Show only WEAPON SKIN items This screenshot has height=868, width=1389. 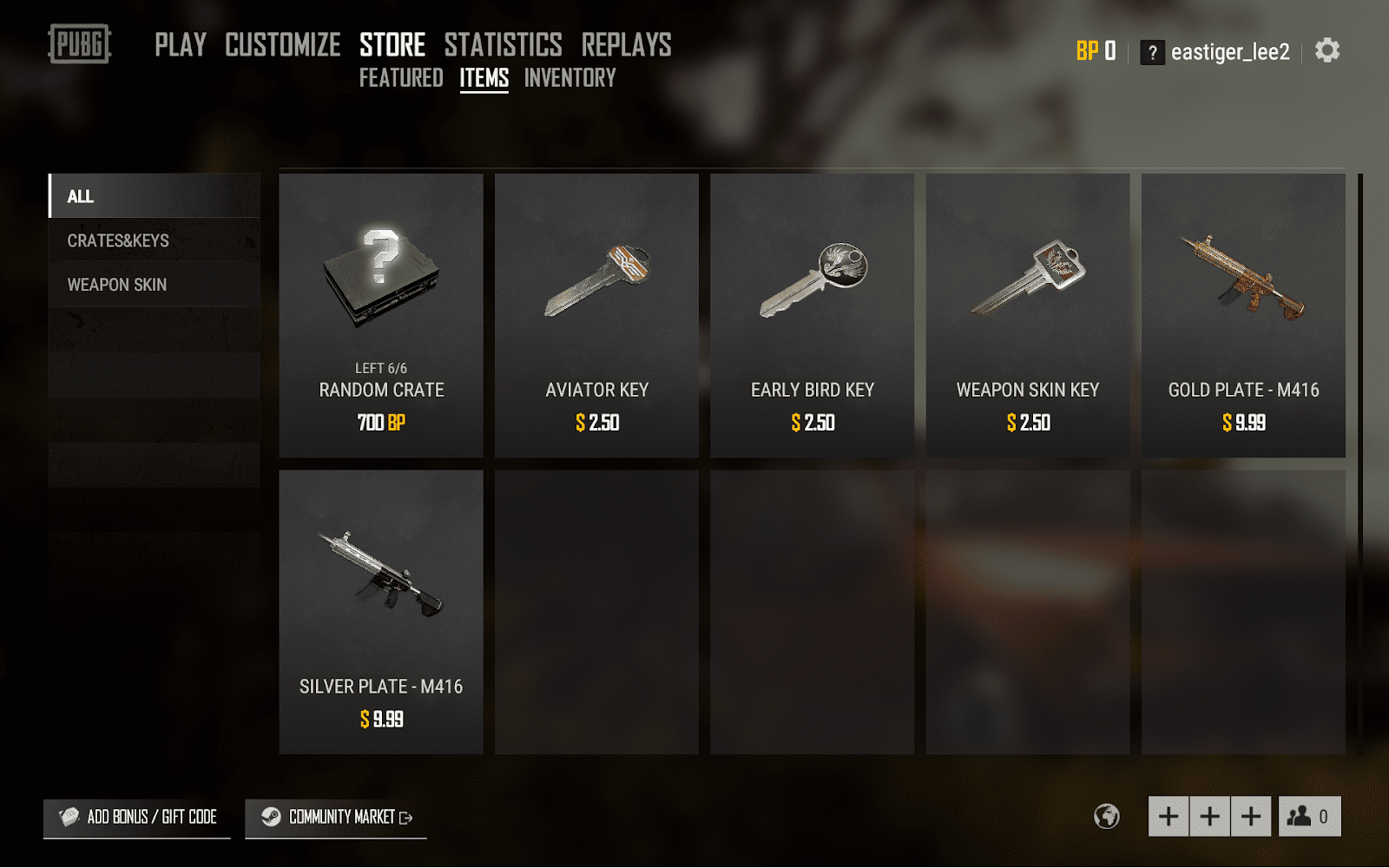click(155, 285)
